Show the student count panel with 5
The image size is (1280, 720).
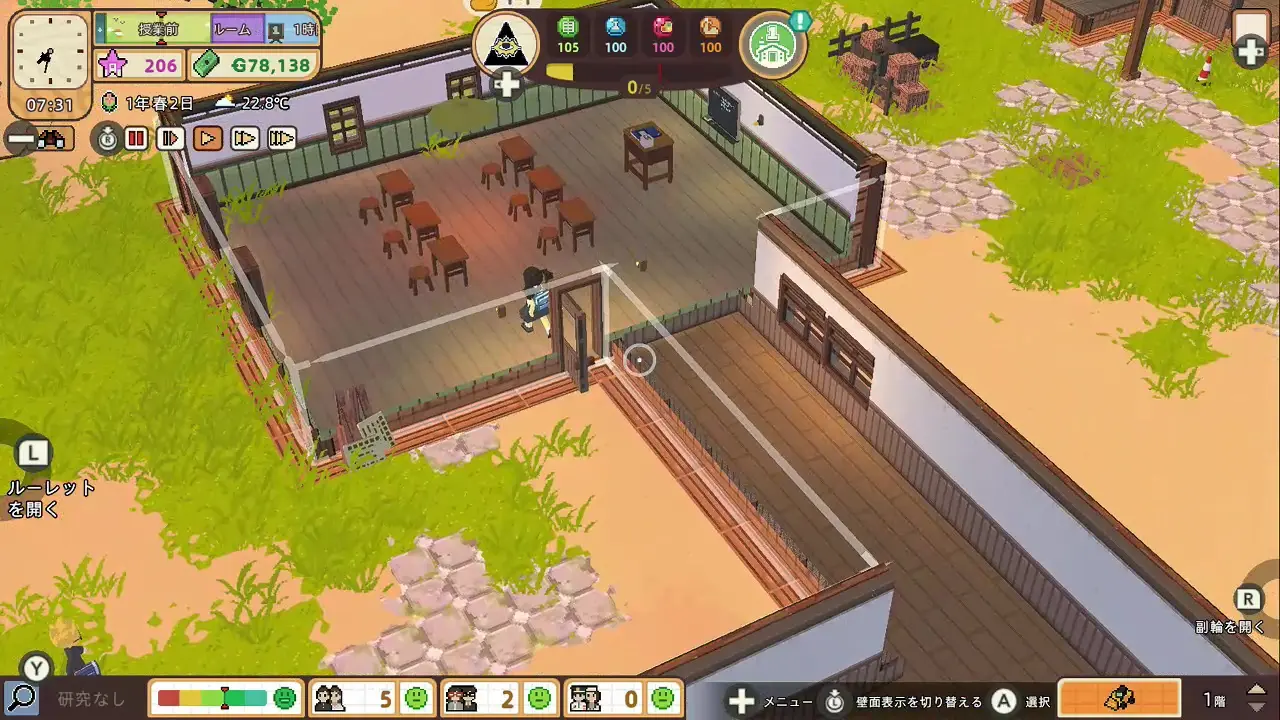pyautogui.click(x=370, y=697)
